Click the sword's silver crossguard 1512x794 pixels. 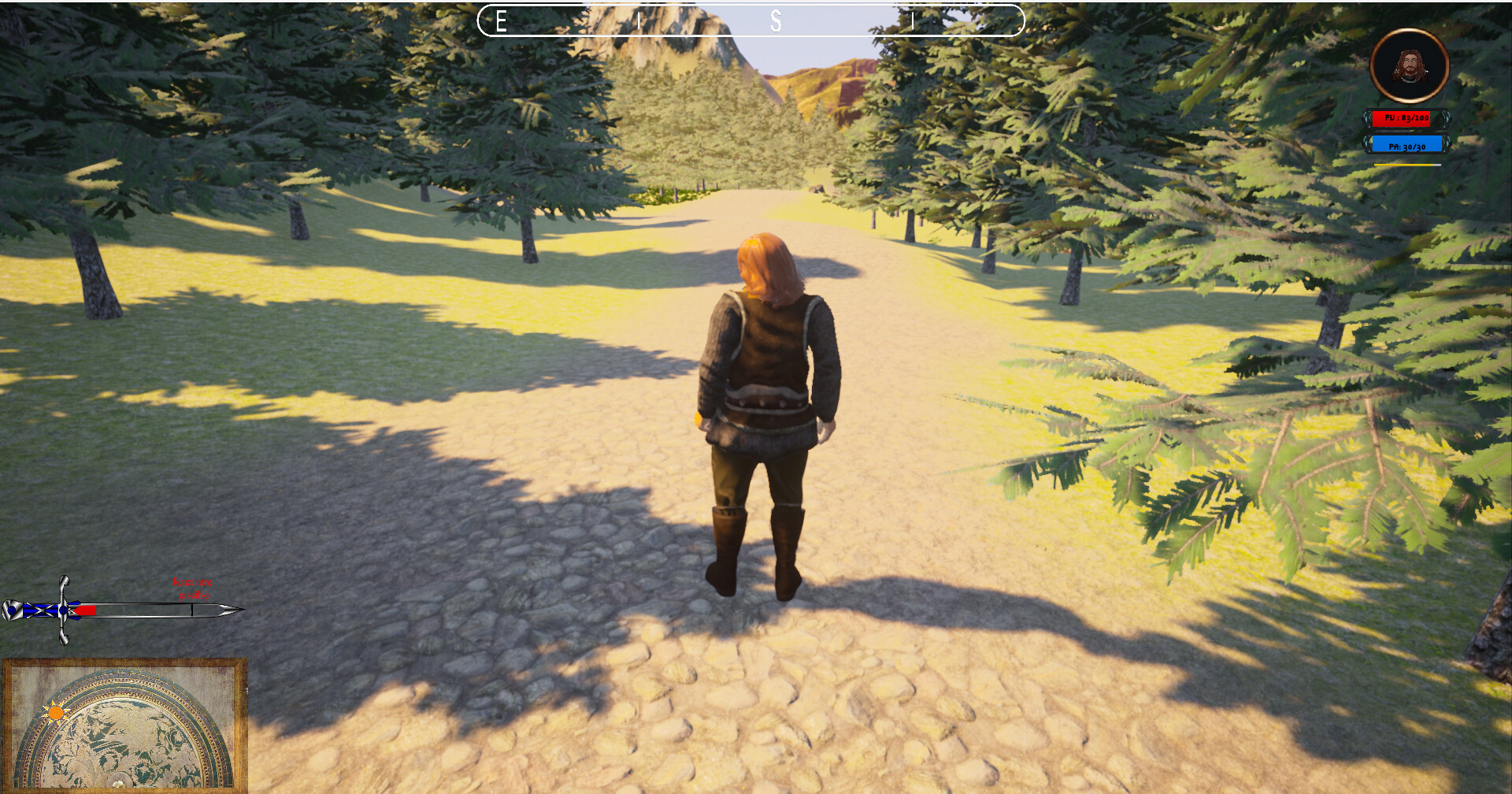(62, 610)
